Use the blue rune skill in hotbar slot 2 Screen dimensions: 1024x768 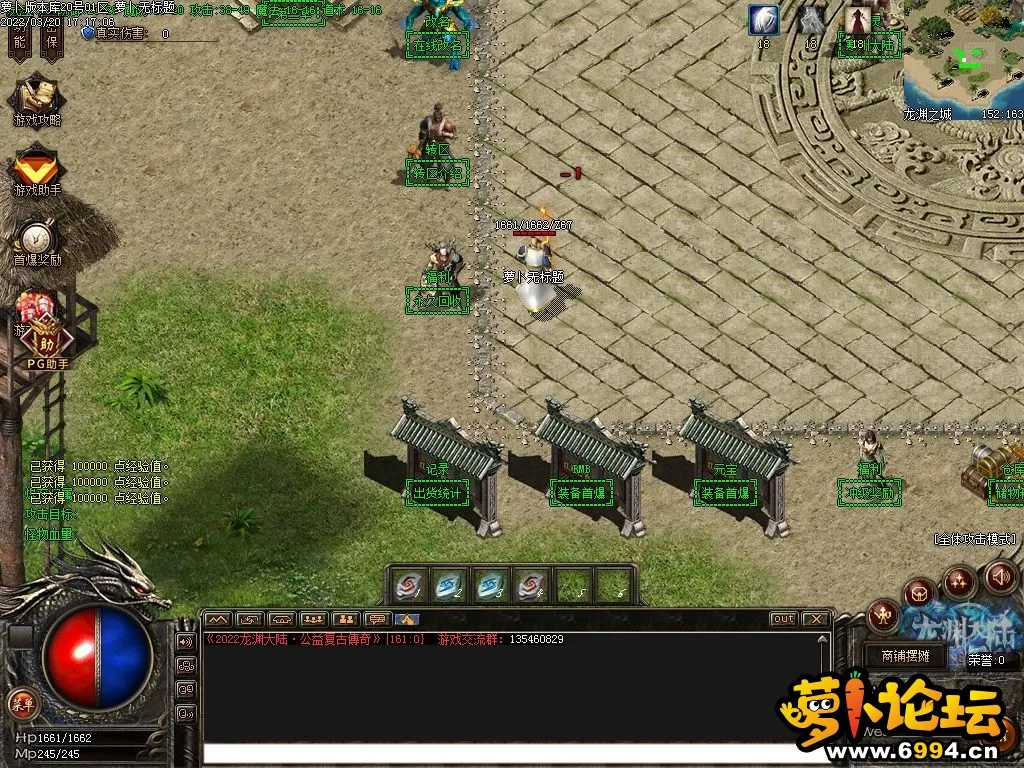[451, 585]
